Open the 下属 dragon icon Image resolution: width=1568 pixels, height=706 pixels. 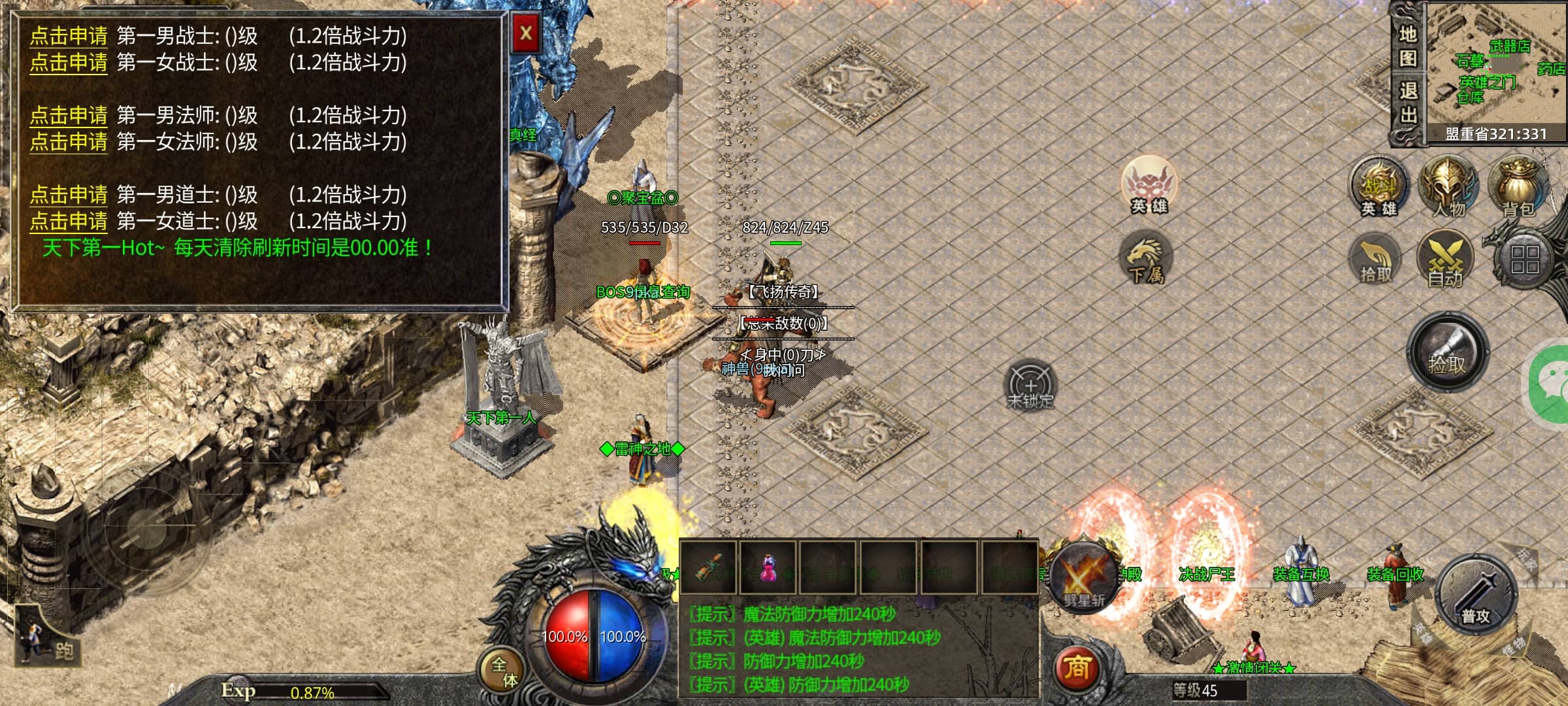click(1145, 258)
